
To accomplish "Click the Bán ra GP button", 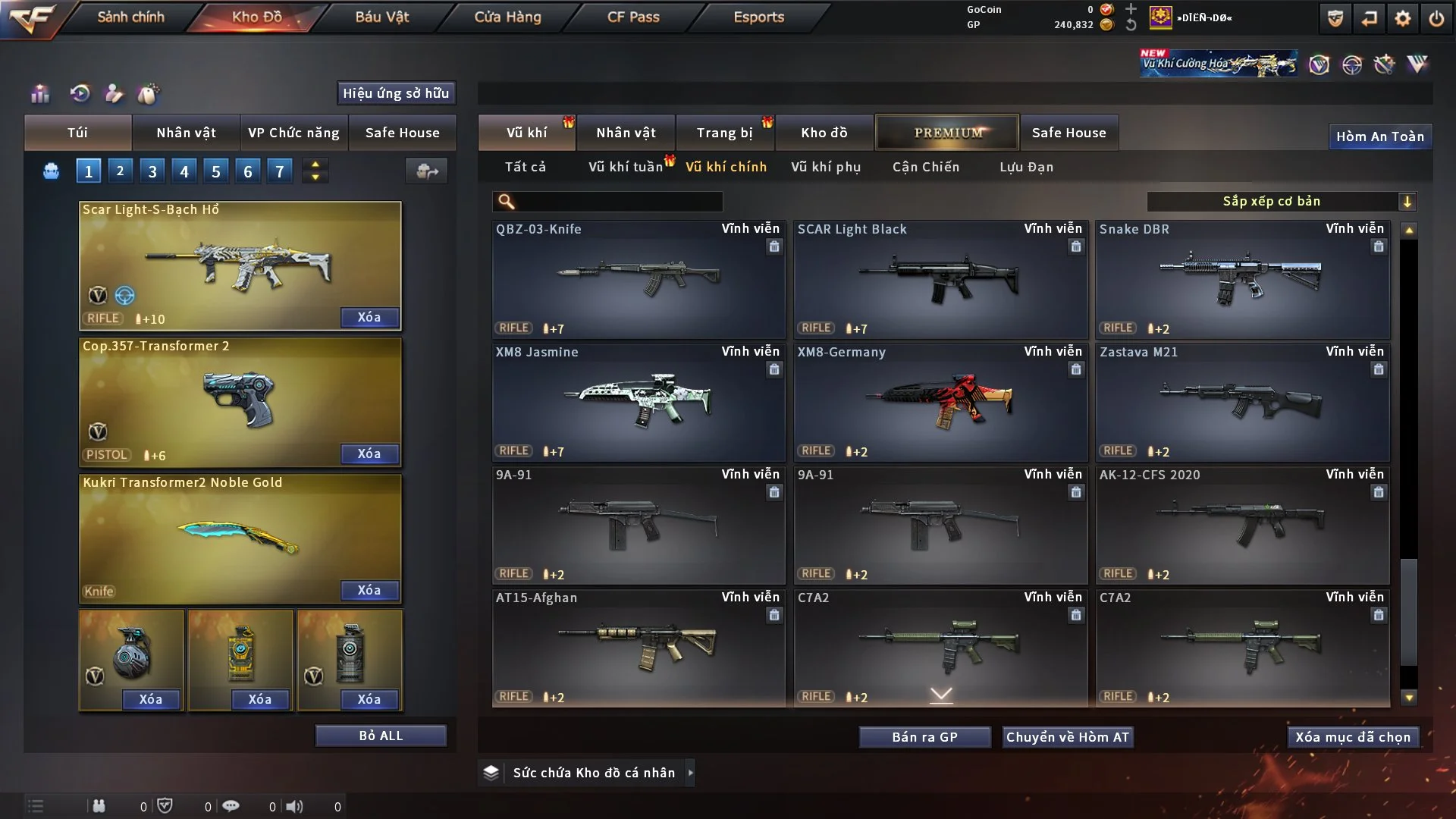I will click(924, 737).
